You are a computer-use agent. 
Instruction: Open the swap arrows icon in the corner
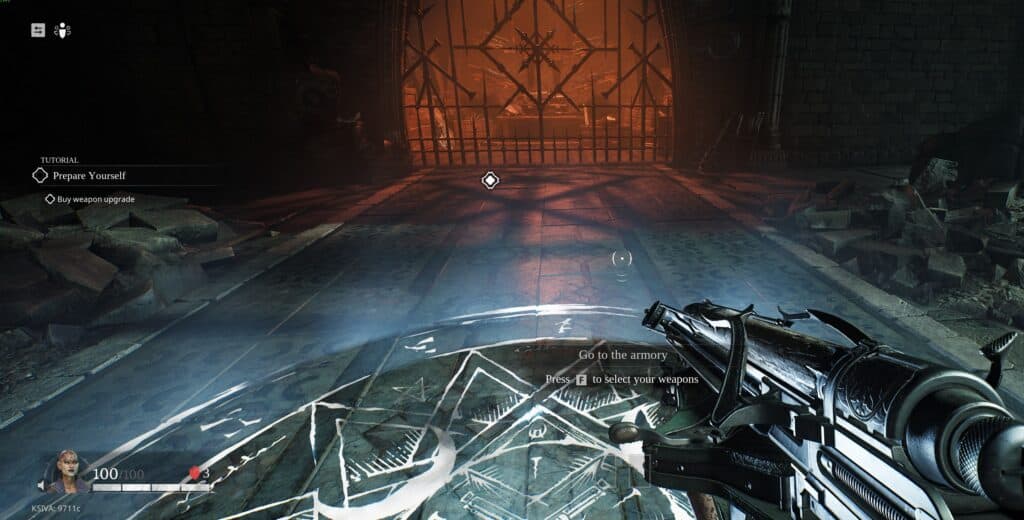click(38, 30)
